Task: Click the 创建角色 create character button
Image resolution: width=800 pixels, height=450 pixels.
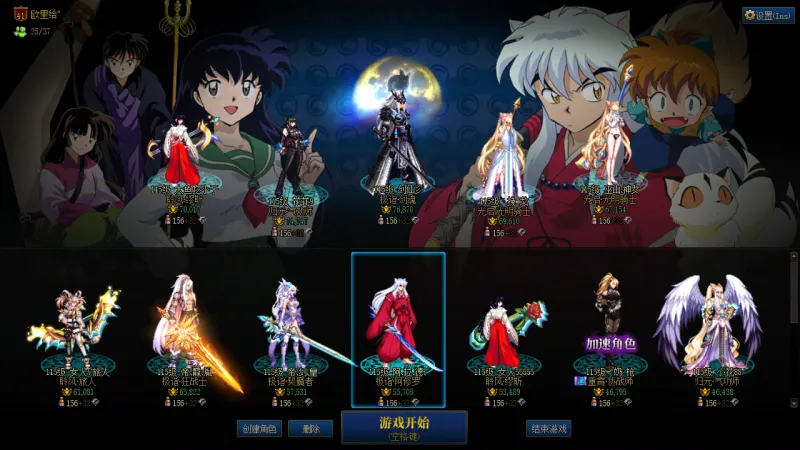Action: click(258, 429)
